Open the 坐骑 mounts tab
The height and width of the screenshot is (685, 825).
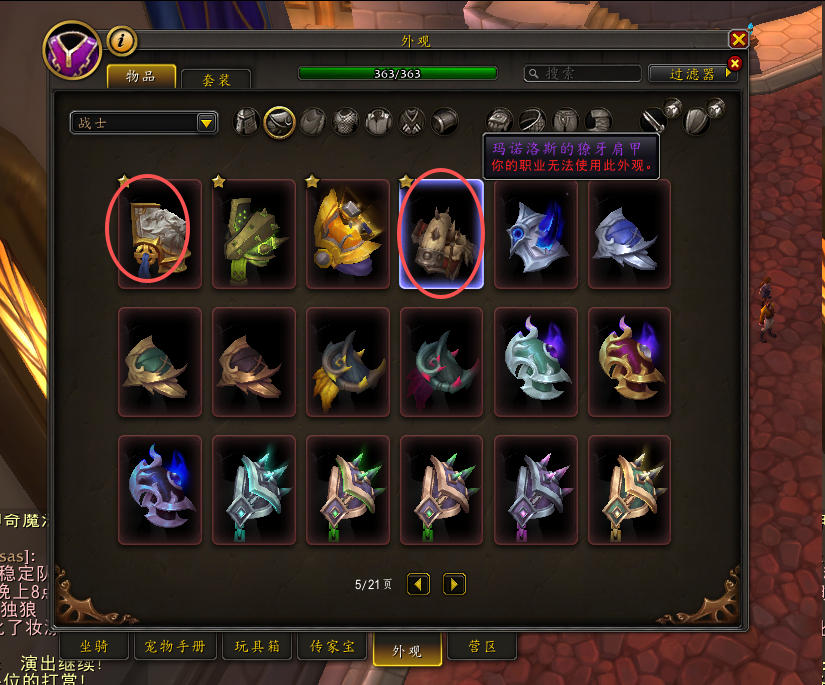(95, 646)
